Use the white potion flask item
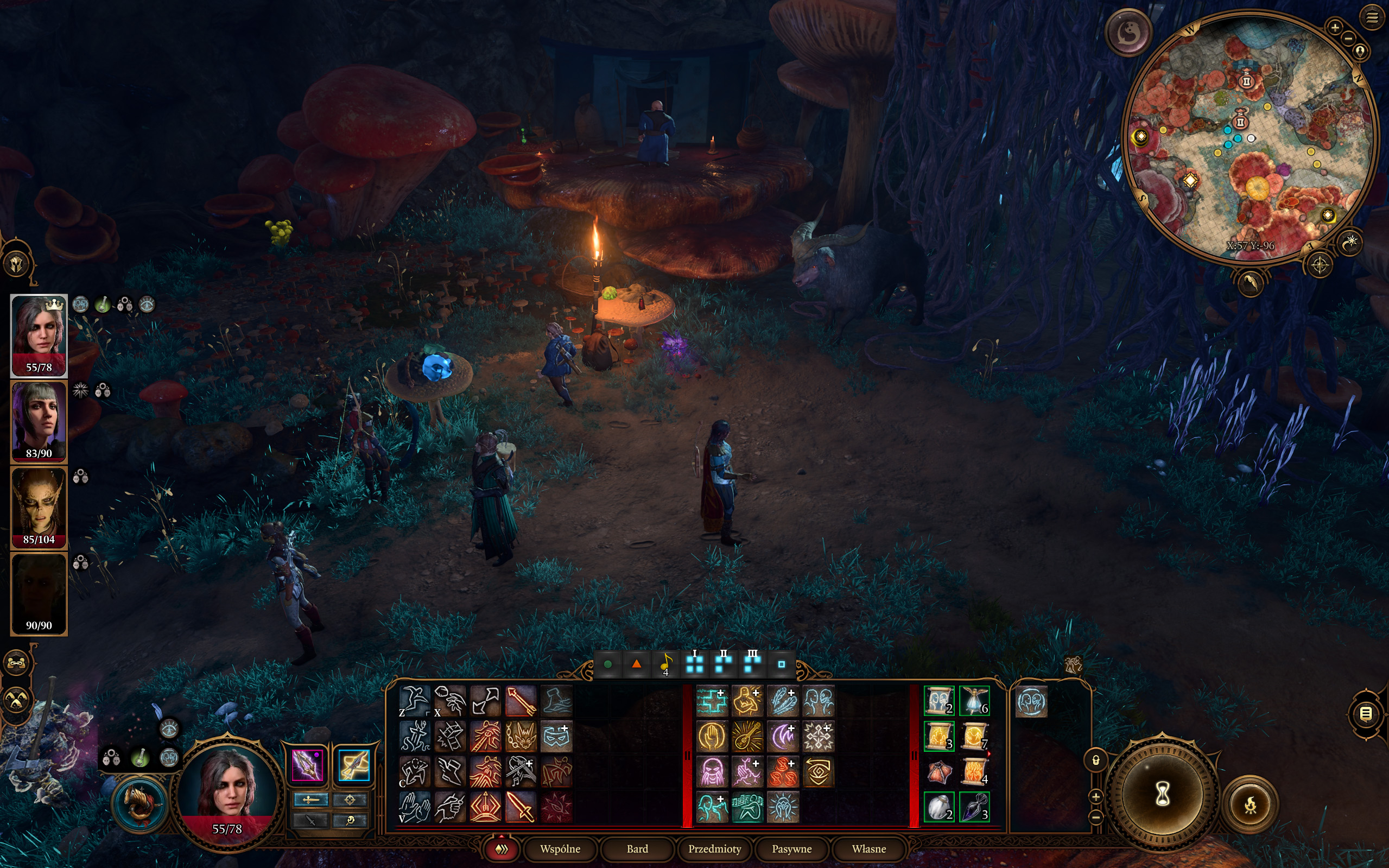The image size is (1389, 868). [938, 807]
